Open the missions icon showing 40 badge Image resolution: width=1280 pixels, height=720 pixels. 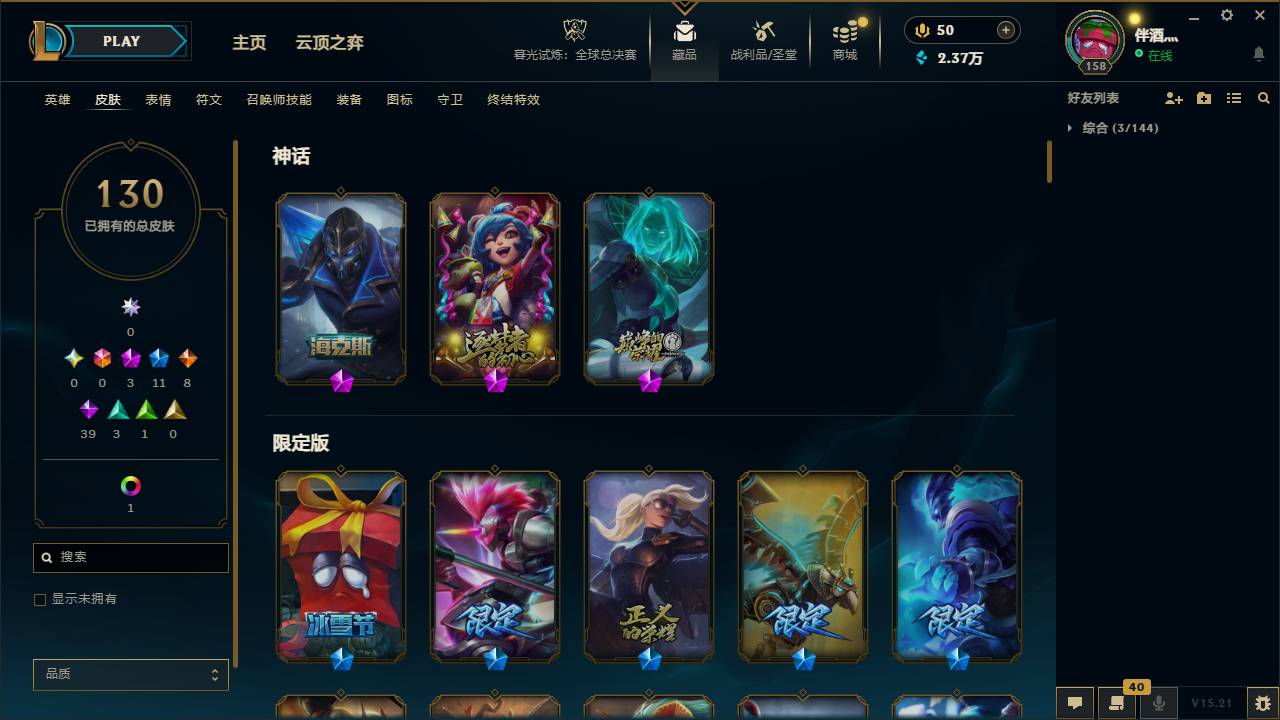click(x=1117, y=703)
